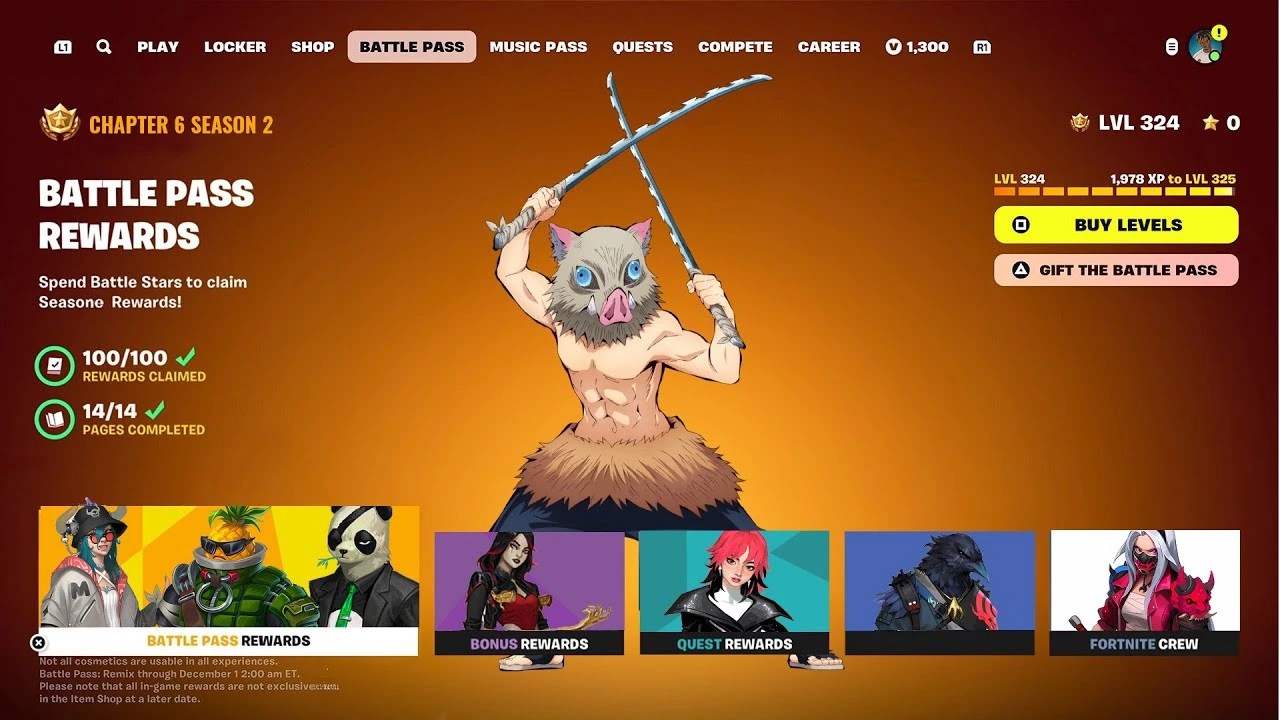The width and height of the screenshot is (1280, 720).
Task: Go to the Compete tab
Action: click(x=735, y=46)
